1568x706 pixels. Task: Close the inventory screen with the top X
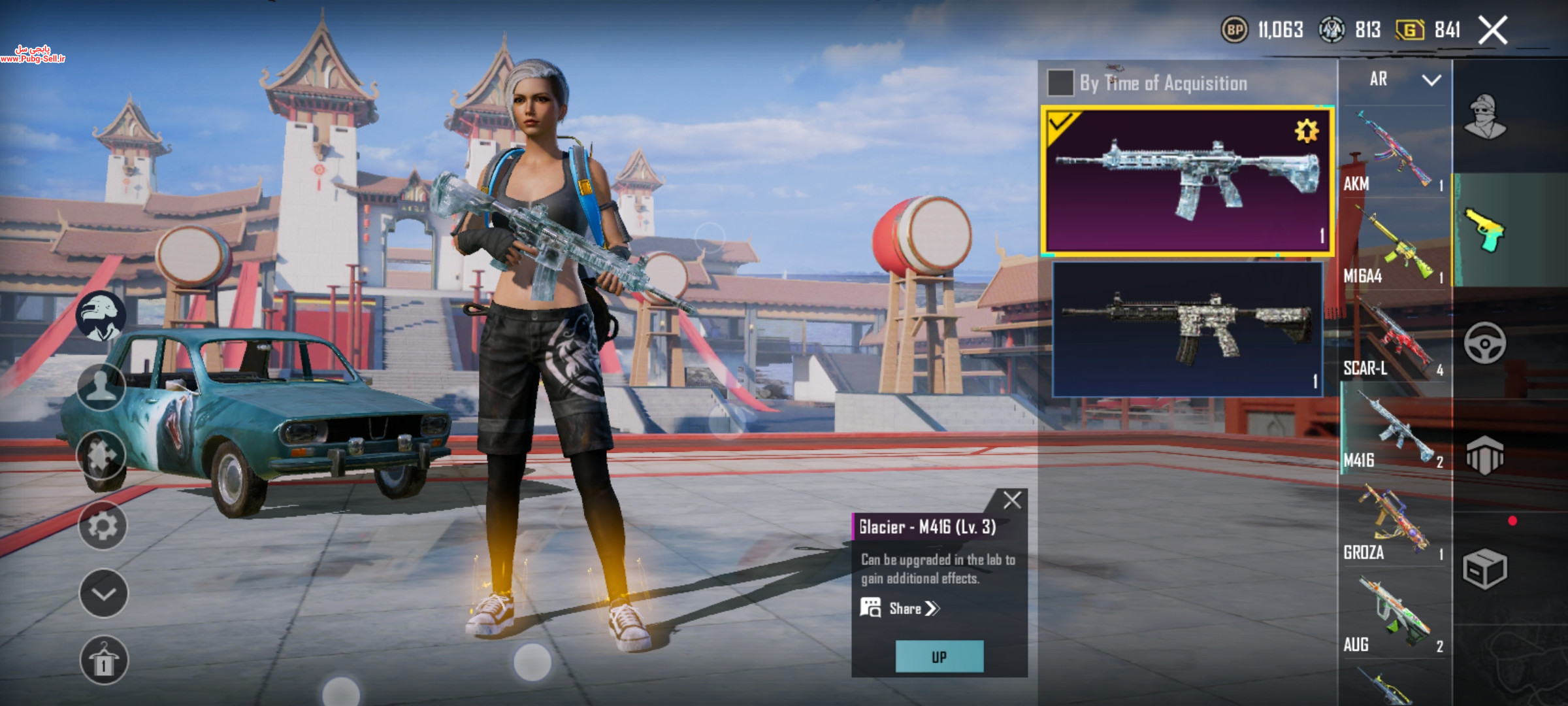coord(1493,31)
